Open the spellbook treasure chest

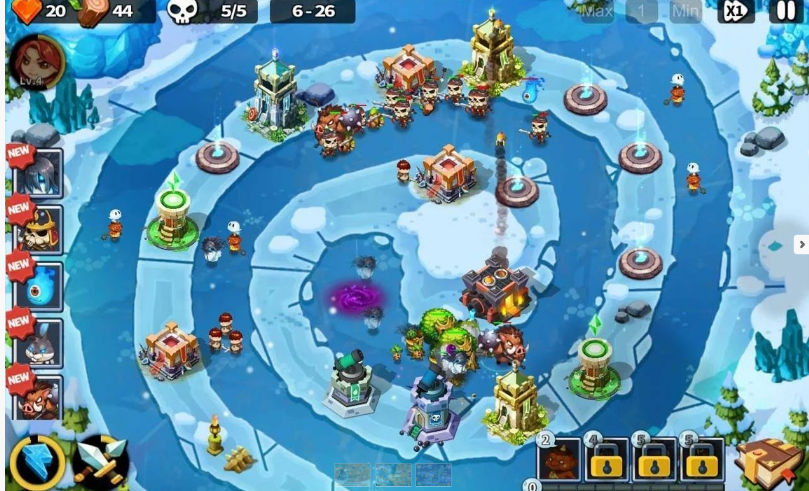[769, 461]
